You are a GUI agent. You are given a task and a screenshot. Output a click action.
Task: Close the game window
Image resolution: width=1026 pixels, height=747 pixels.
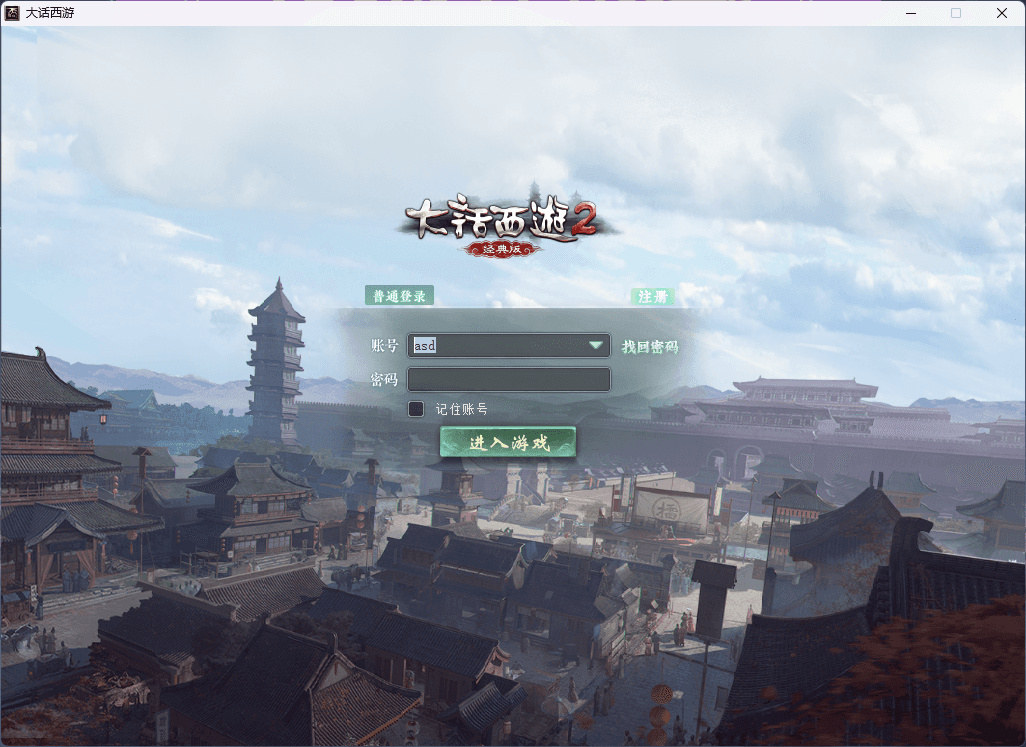1001,13
